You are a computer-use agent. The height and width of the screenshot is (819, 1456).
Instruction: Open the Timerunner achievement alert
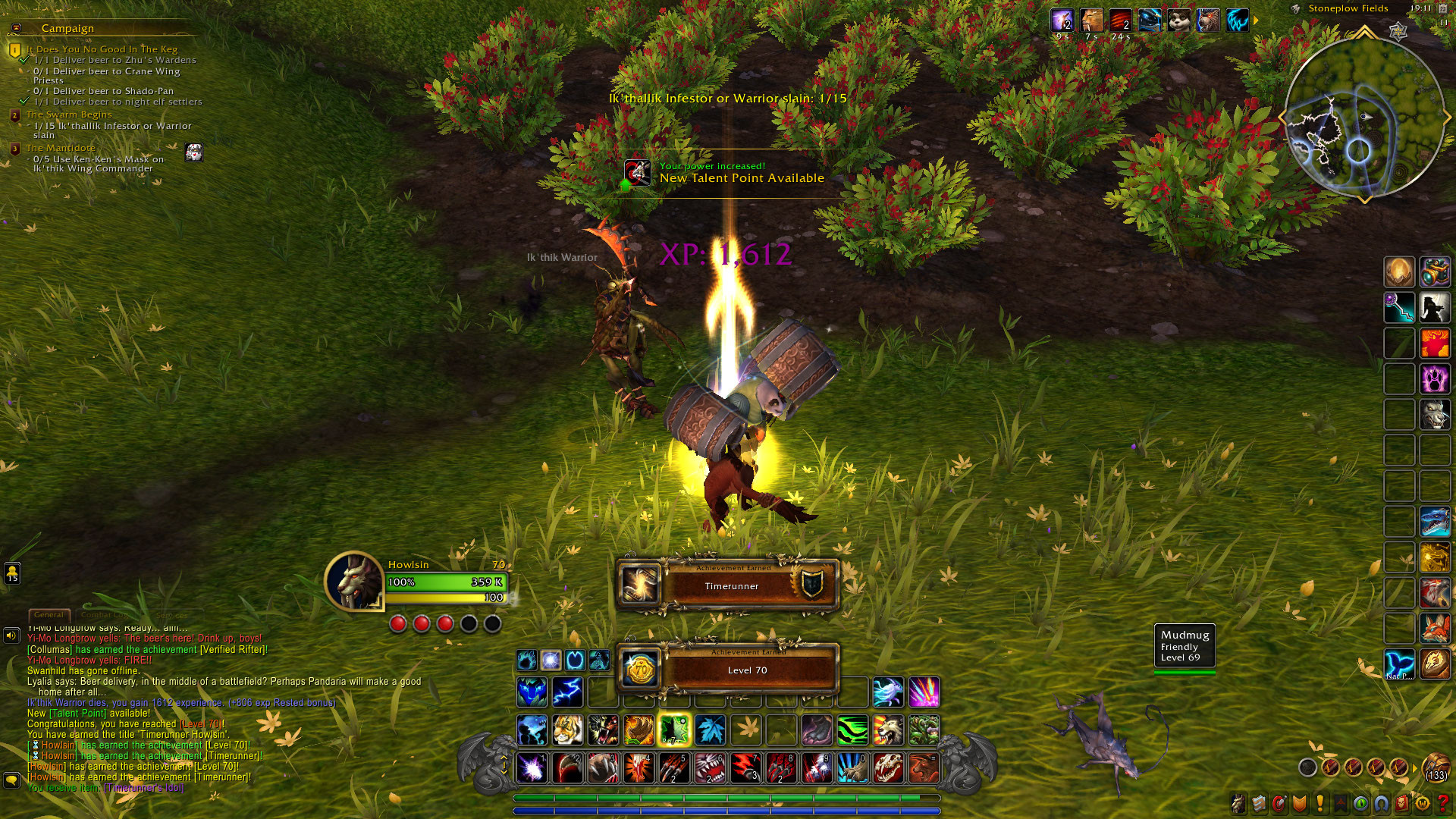click(730, 585)
